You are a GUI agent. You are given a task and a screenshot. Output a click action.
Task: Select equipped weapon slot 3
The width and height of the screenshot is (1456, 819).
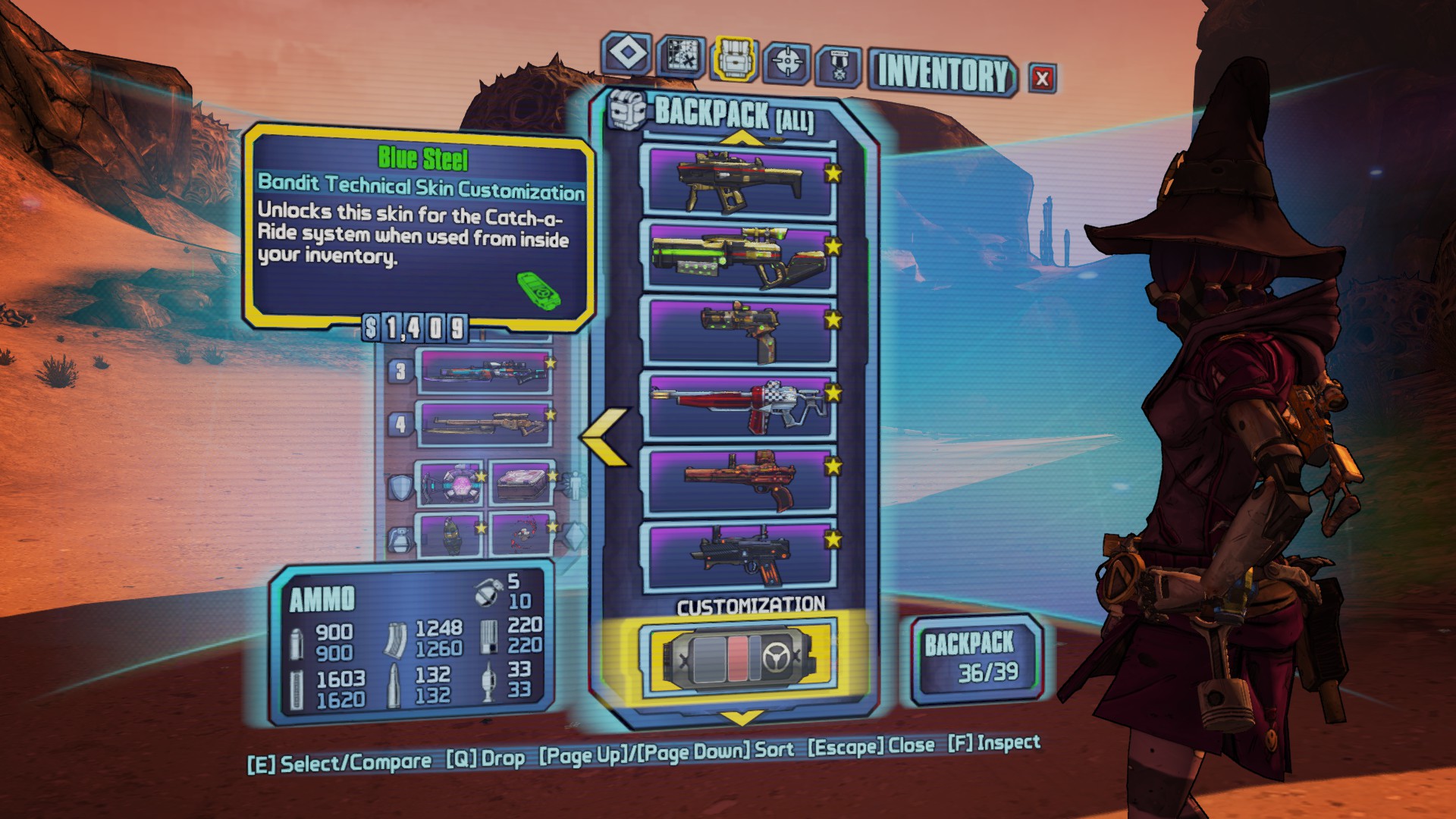tap(484, 371)
